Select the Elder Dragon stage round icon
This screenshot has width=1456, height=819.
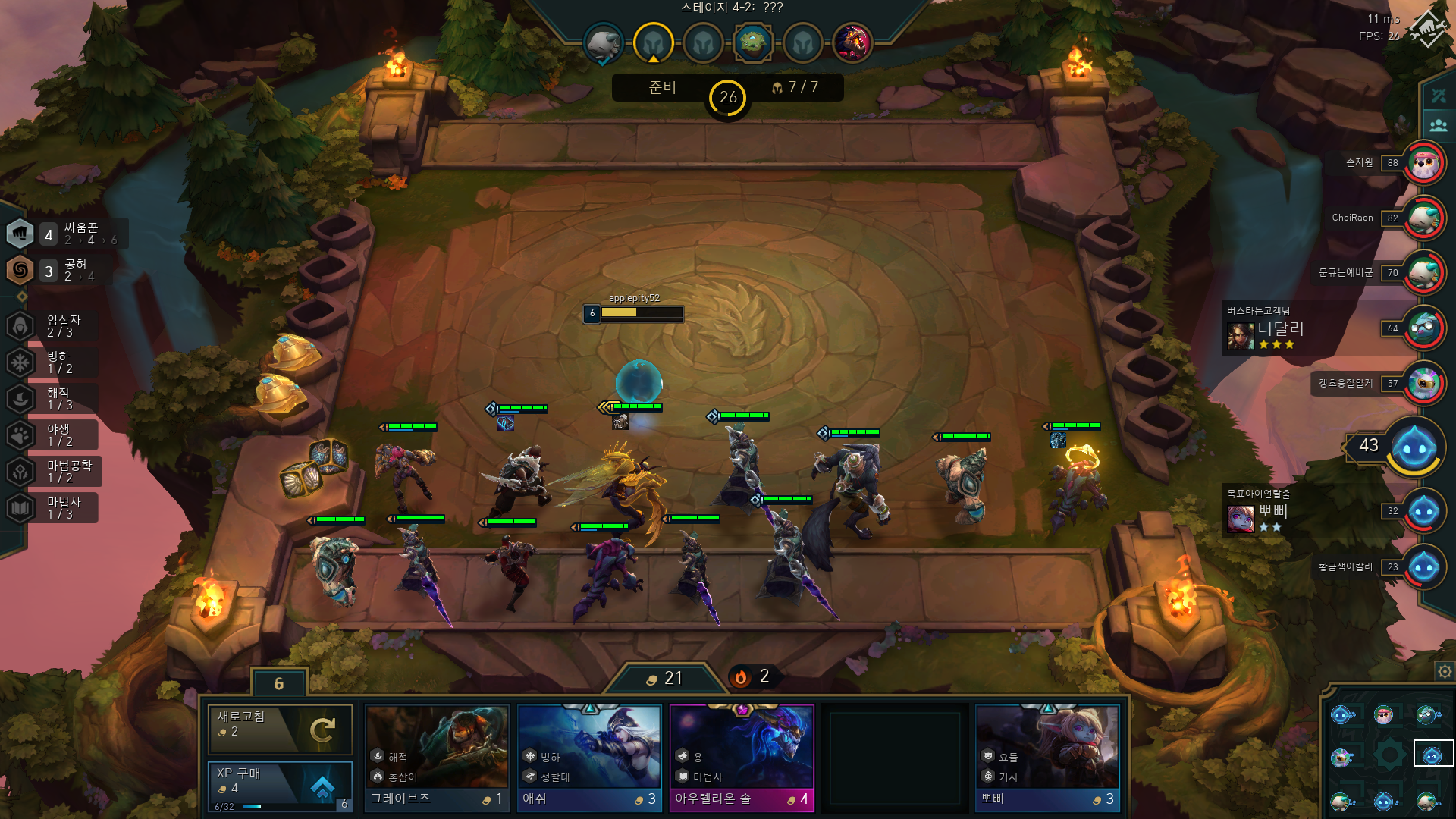click(x=852, y=42)
